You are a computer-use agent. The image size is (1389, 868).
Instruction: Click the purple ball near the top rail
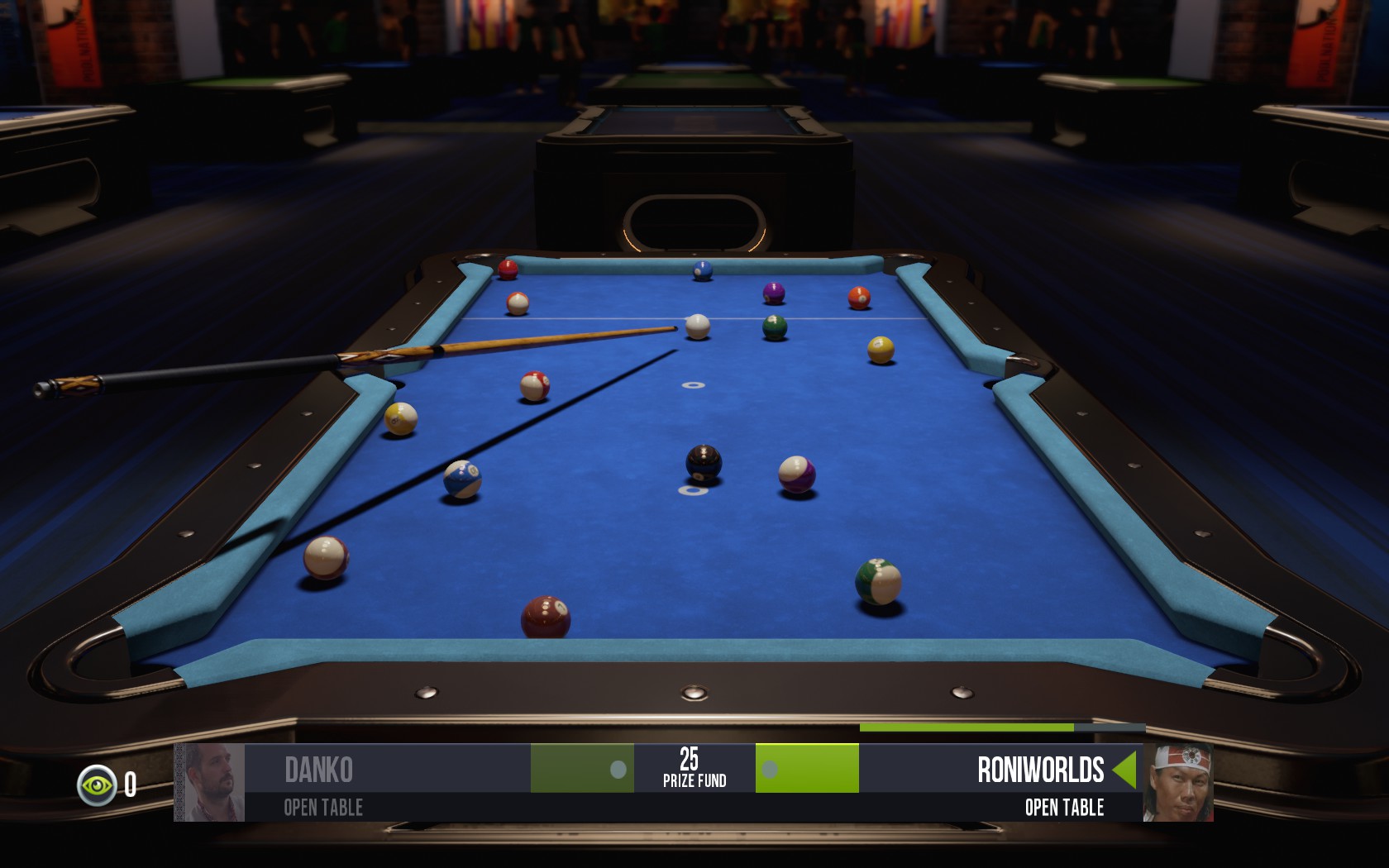(x=772, y=290)
